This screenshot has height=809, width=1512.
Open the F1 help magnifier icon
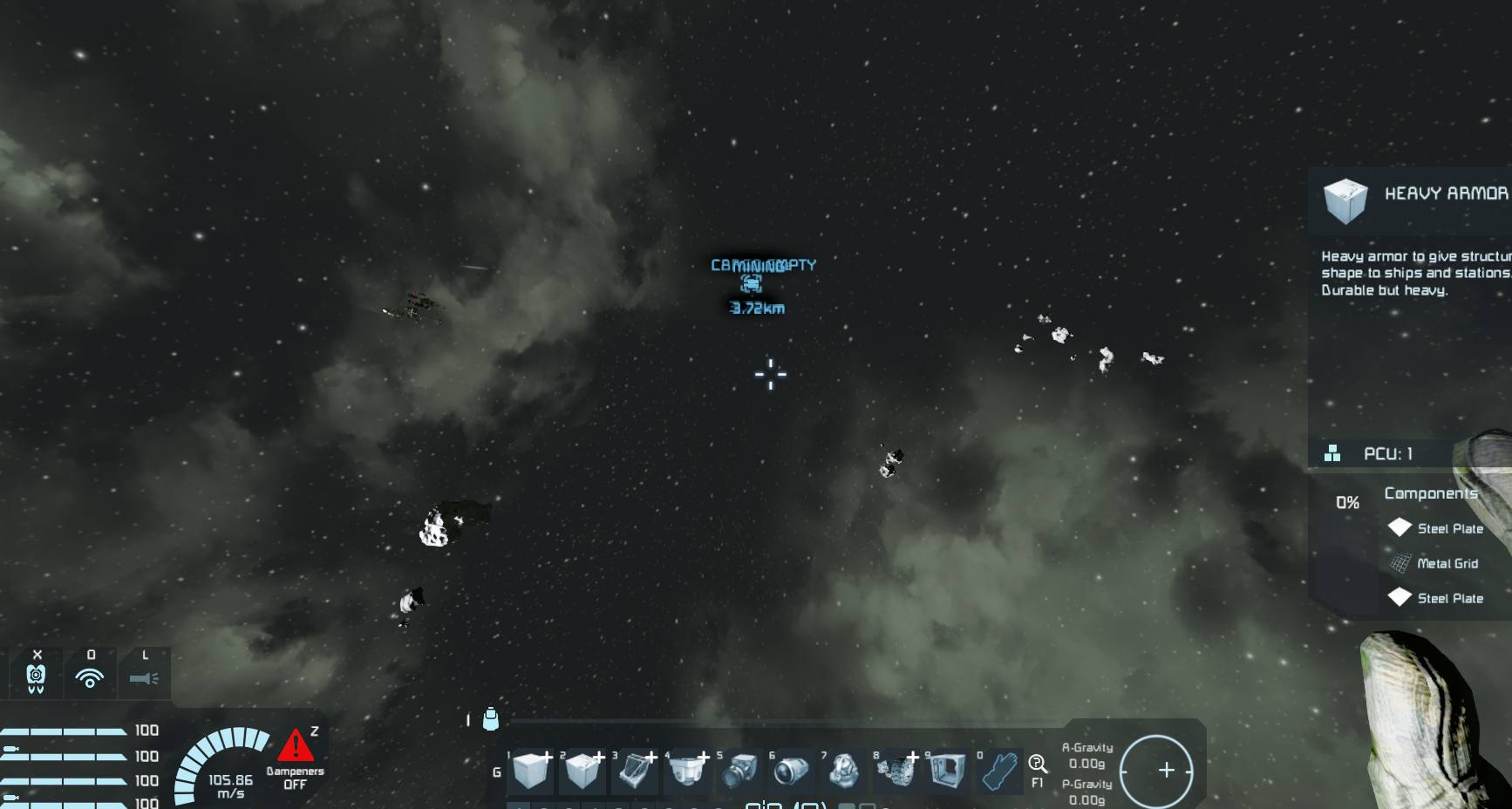(1038, 765)
